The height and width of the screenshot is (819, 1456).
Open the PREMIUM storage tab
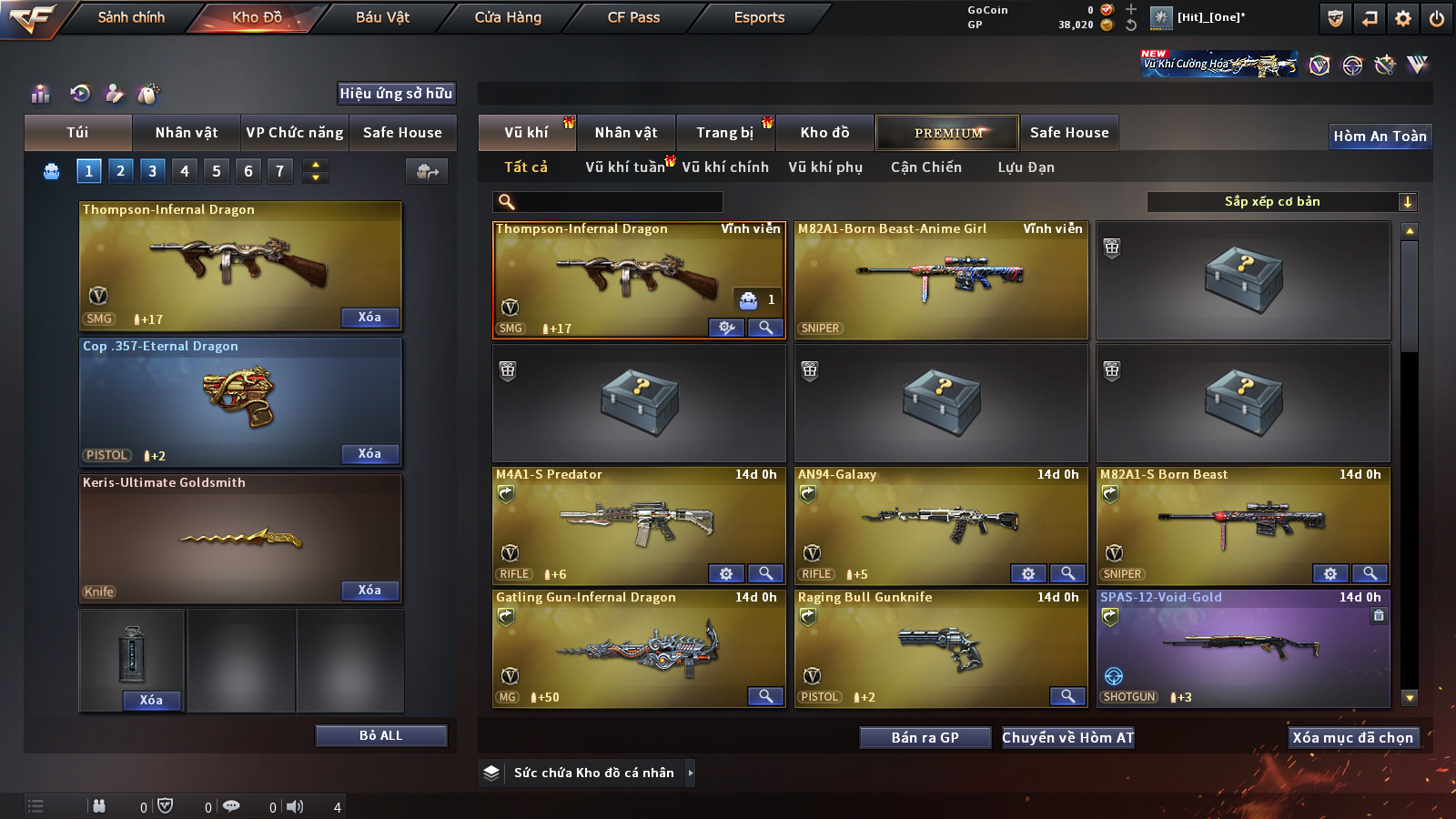pyautogui.click(x=947, y=133)
